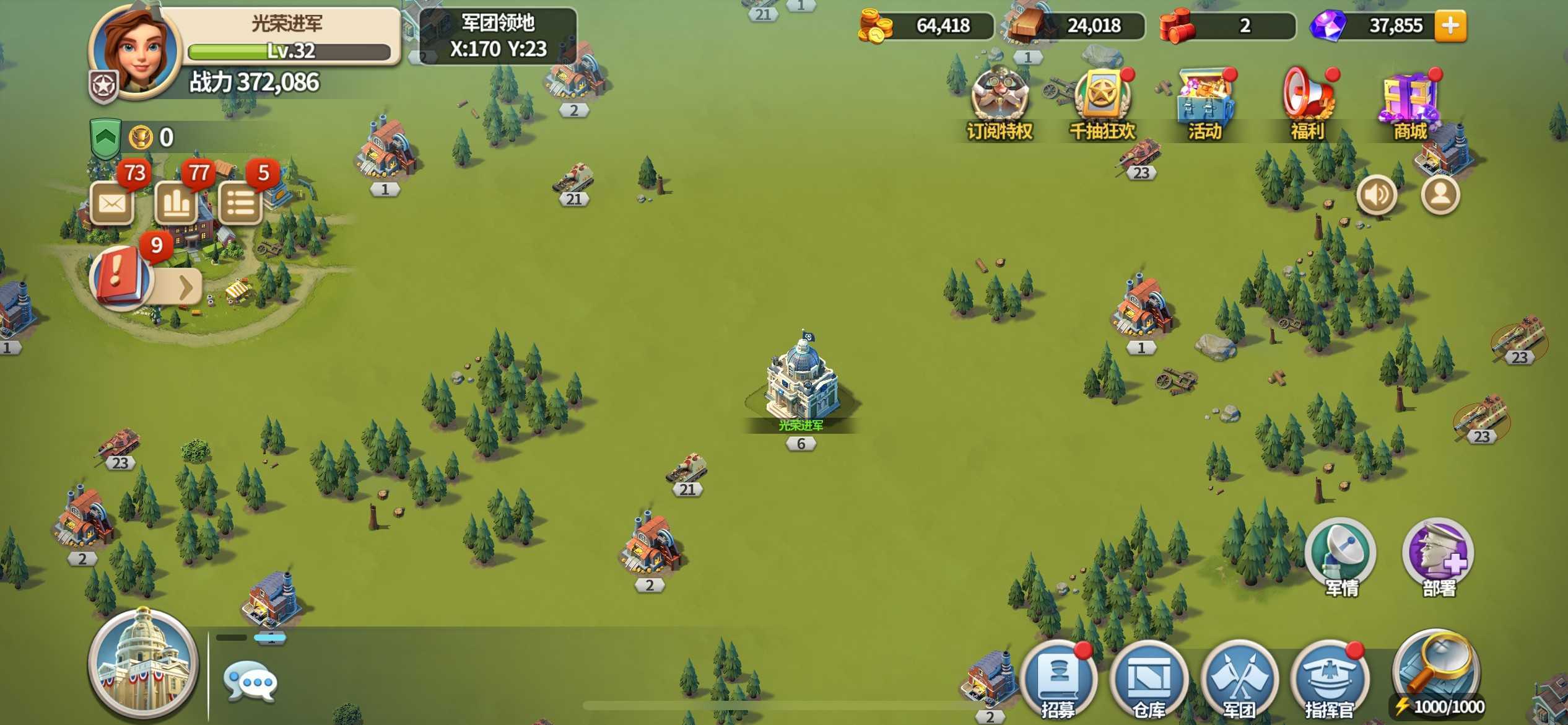Open the mail inbox envelope icon

point(112,203)
